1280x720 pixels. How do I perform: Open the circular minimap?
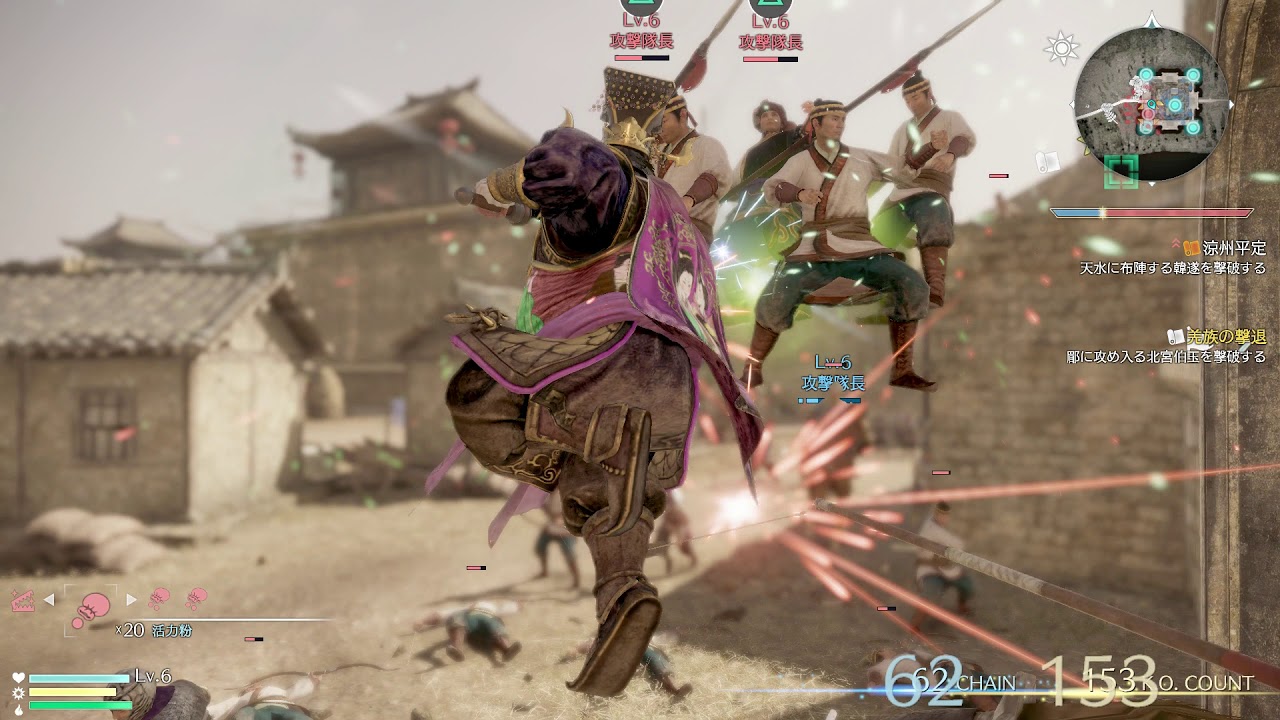click(1150, 104)
